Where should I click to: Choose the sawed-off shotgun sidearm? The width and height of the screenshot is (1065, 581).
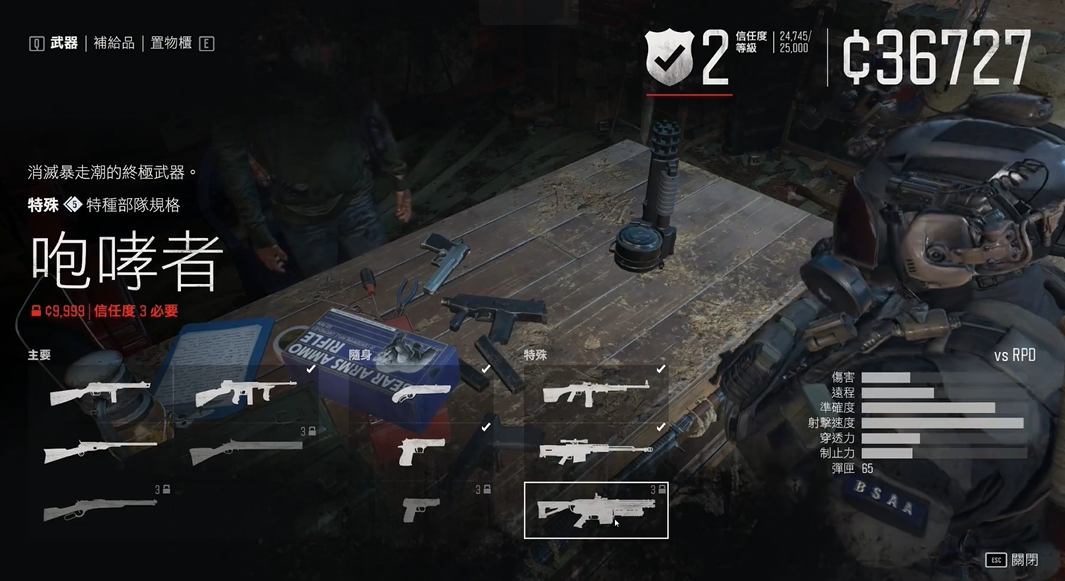coord(421,392)
